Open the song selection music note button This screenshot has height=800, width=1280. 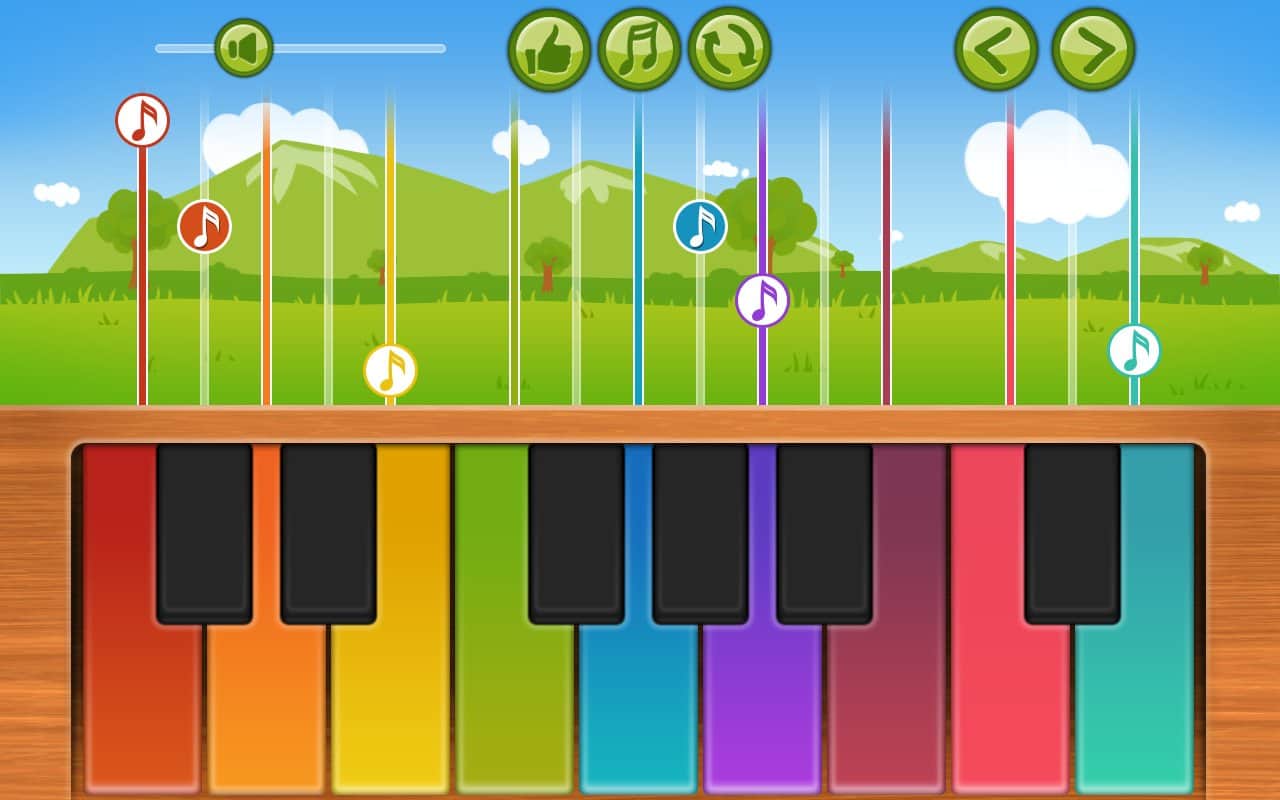pyautogui.click(x=639, y=48)
